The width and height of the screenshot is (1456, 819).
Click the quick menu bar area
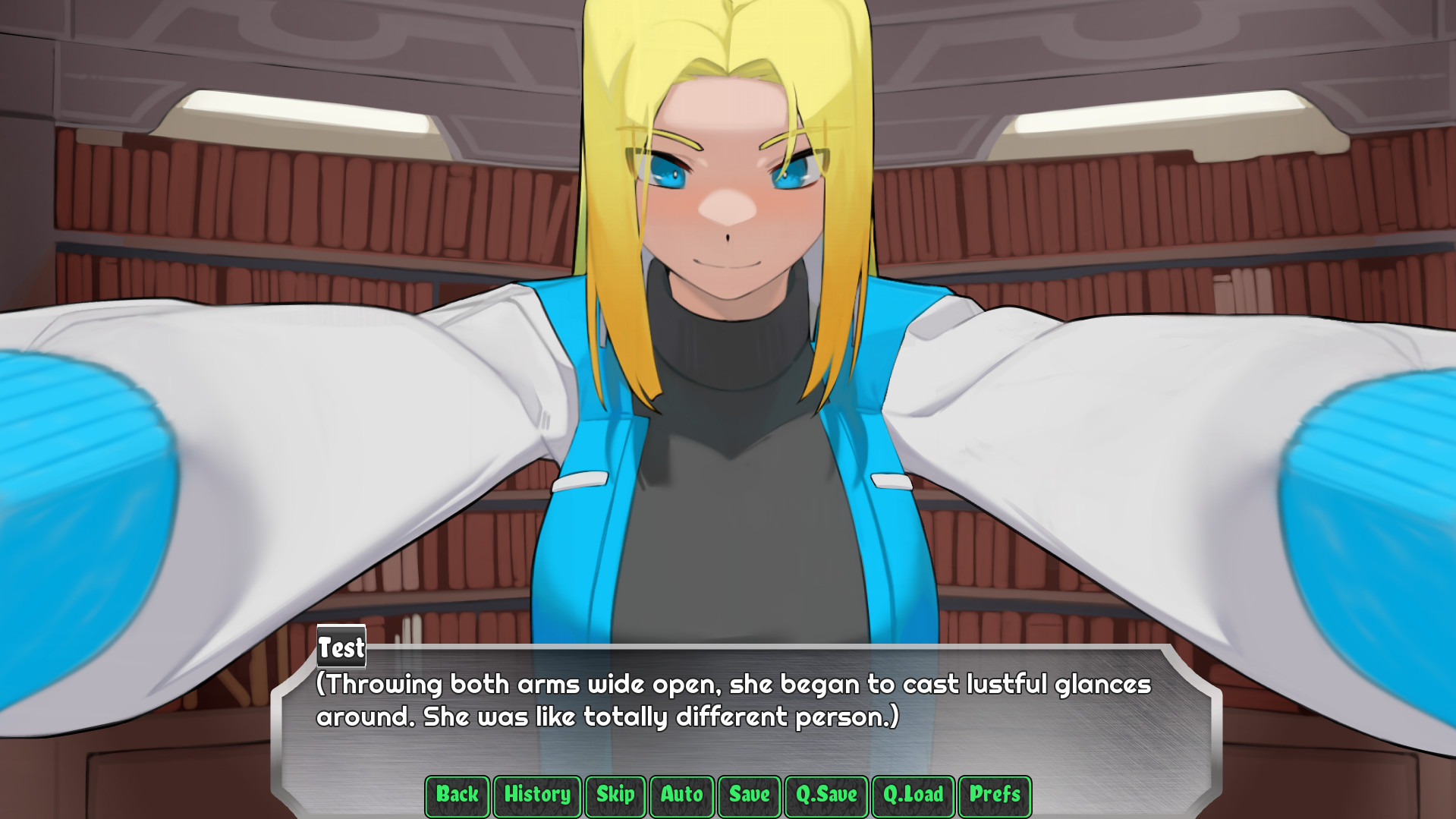tap(728, 796)
